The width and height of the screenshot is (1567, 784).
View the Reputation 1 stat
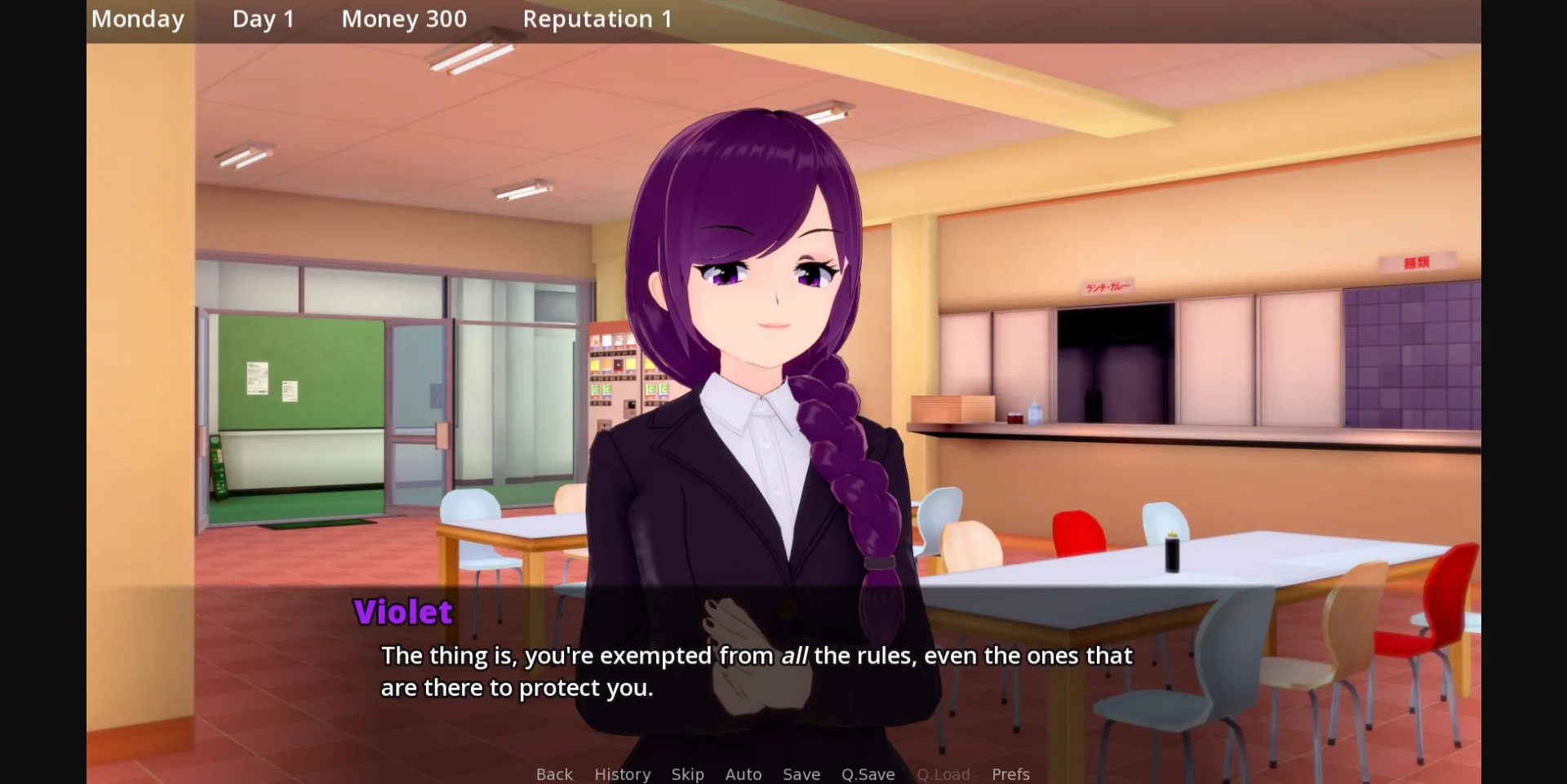(x=598, y=18)
